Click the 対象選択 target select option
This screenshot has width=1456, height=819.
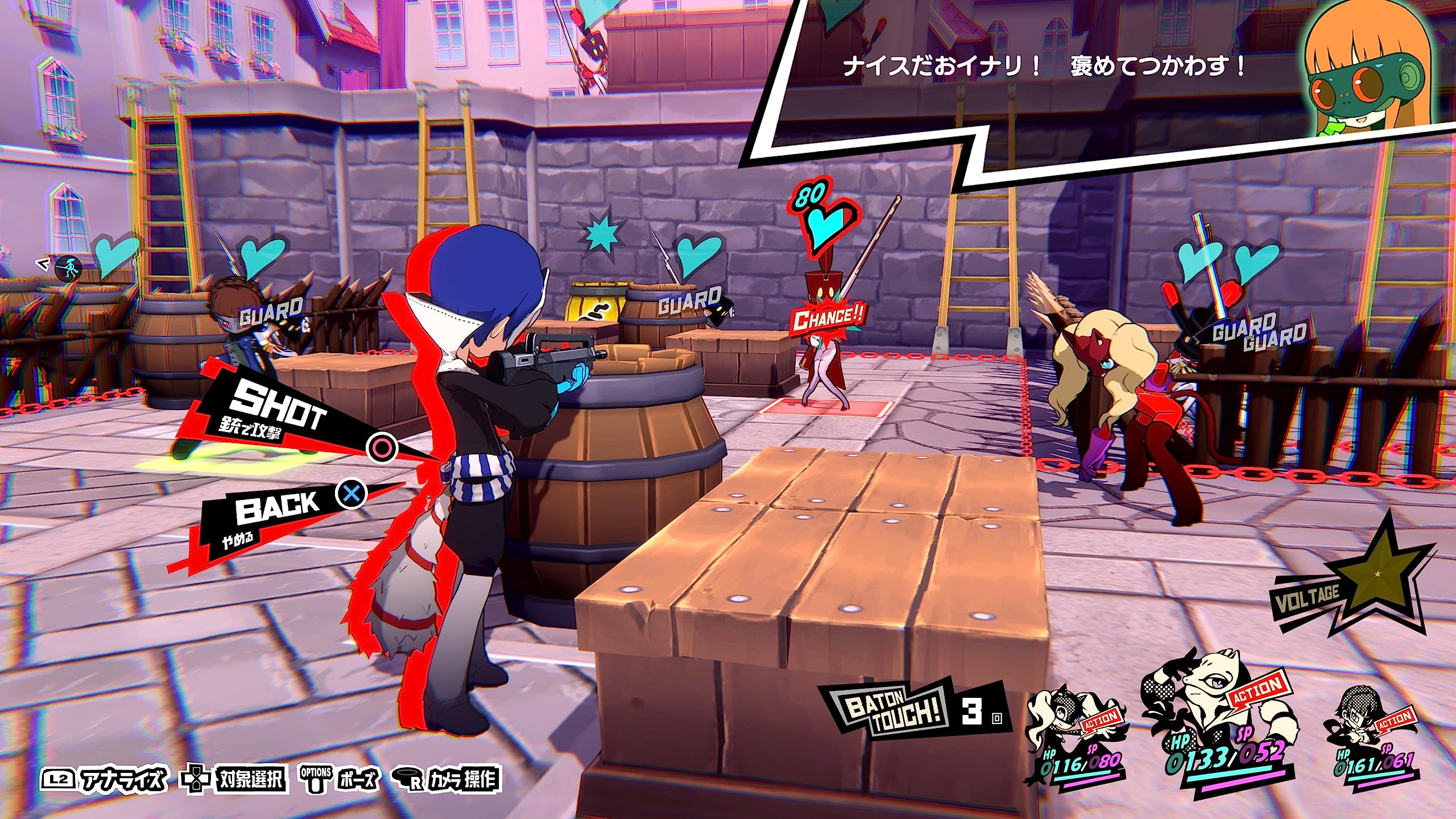[x=233, y=779]
